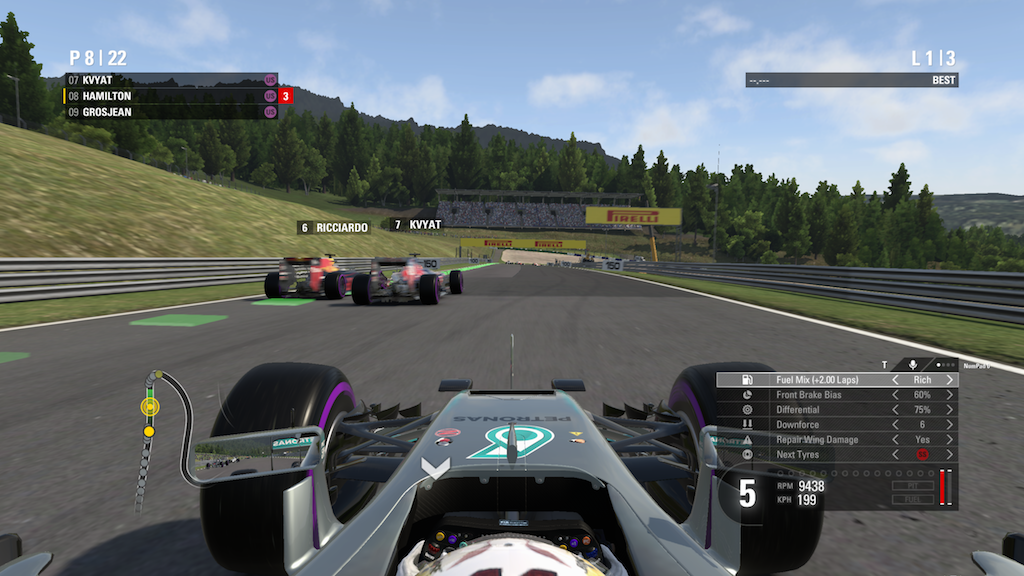Select the Fuel Mix row

820,380
